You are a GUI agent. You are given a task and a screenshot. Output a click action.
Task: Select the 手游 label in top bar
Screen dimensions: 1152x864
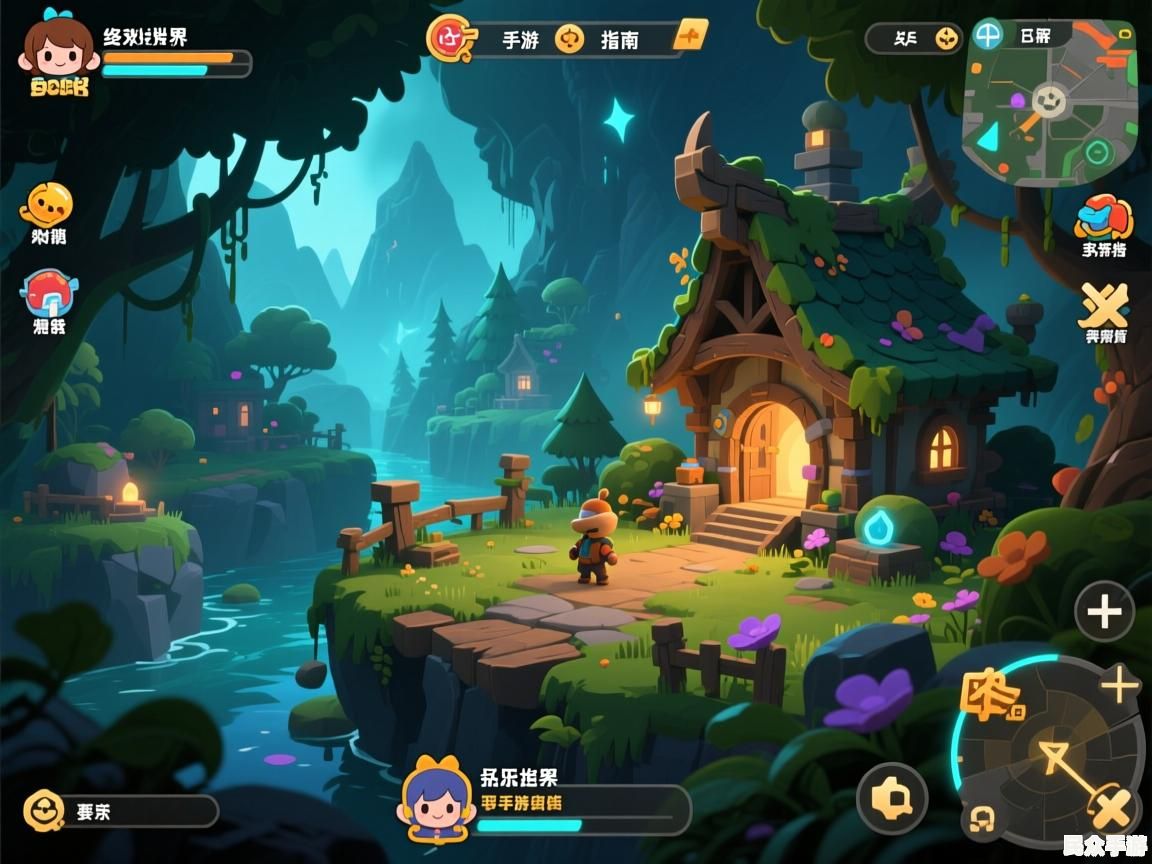[520, 40]
